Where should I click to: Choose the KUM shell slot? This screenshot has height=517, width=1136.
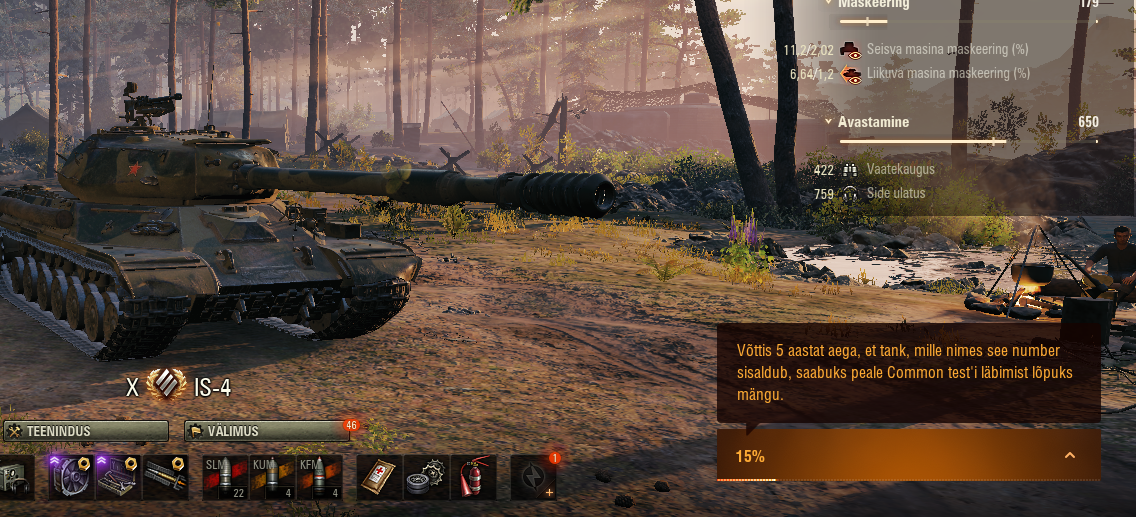click(272, 478)
